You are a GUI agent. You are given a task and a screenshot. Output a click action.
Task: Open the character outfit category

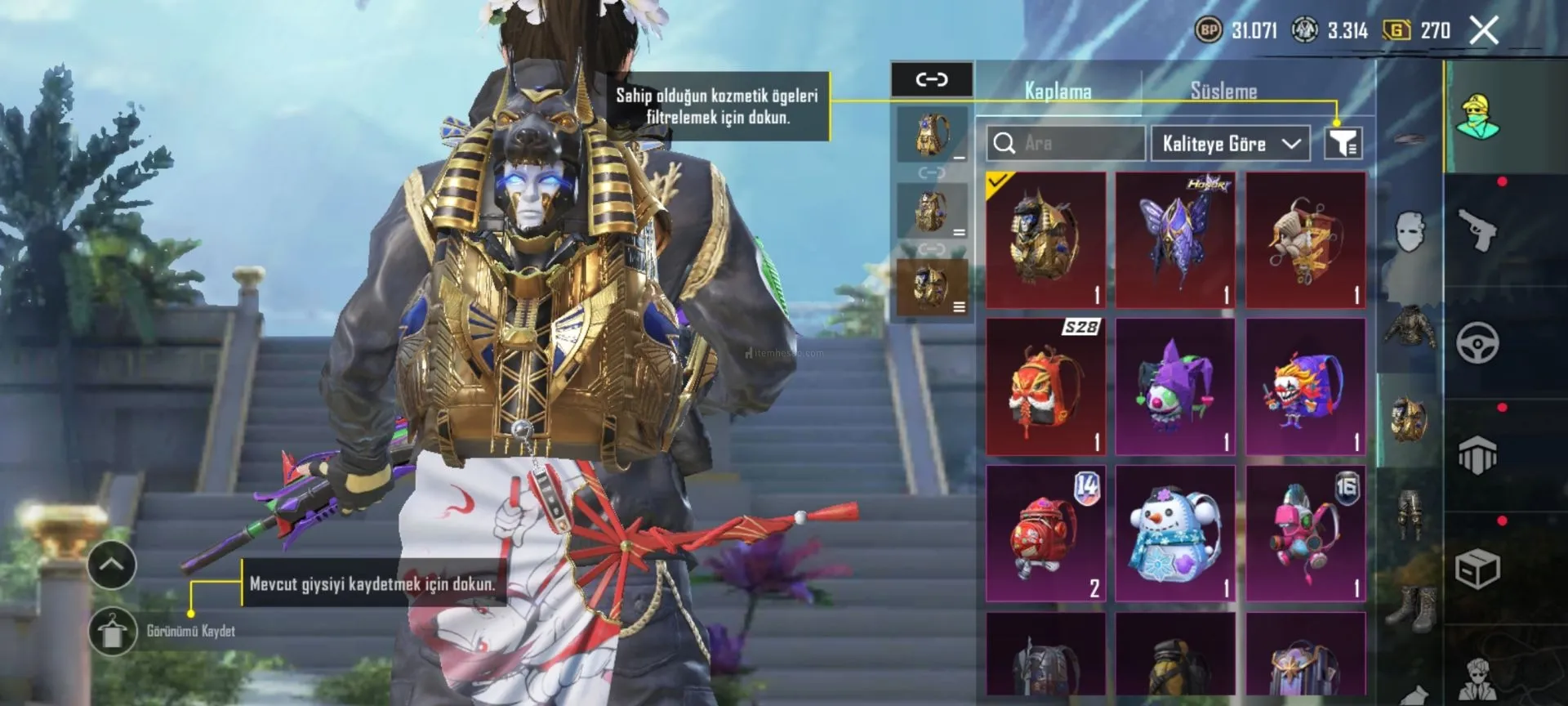click(1477, 117)
